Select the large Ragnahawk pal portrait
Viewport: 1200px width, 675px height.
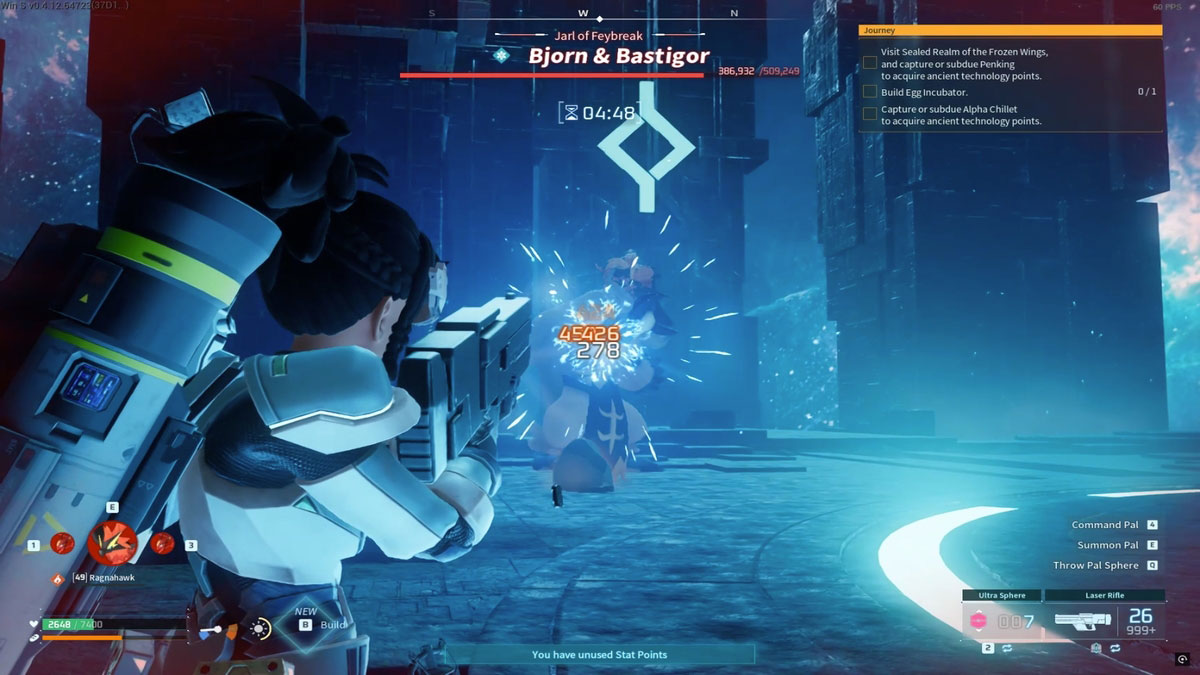[112, 542]
